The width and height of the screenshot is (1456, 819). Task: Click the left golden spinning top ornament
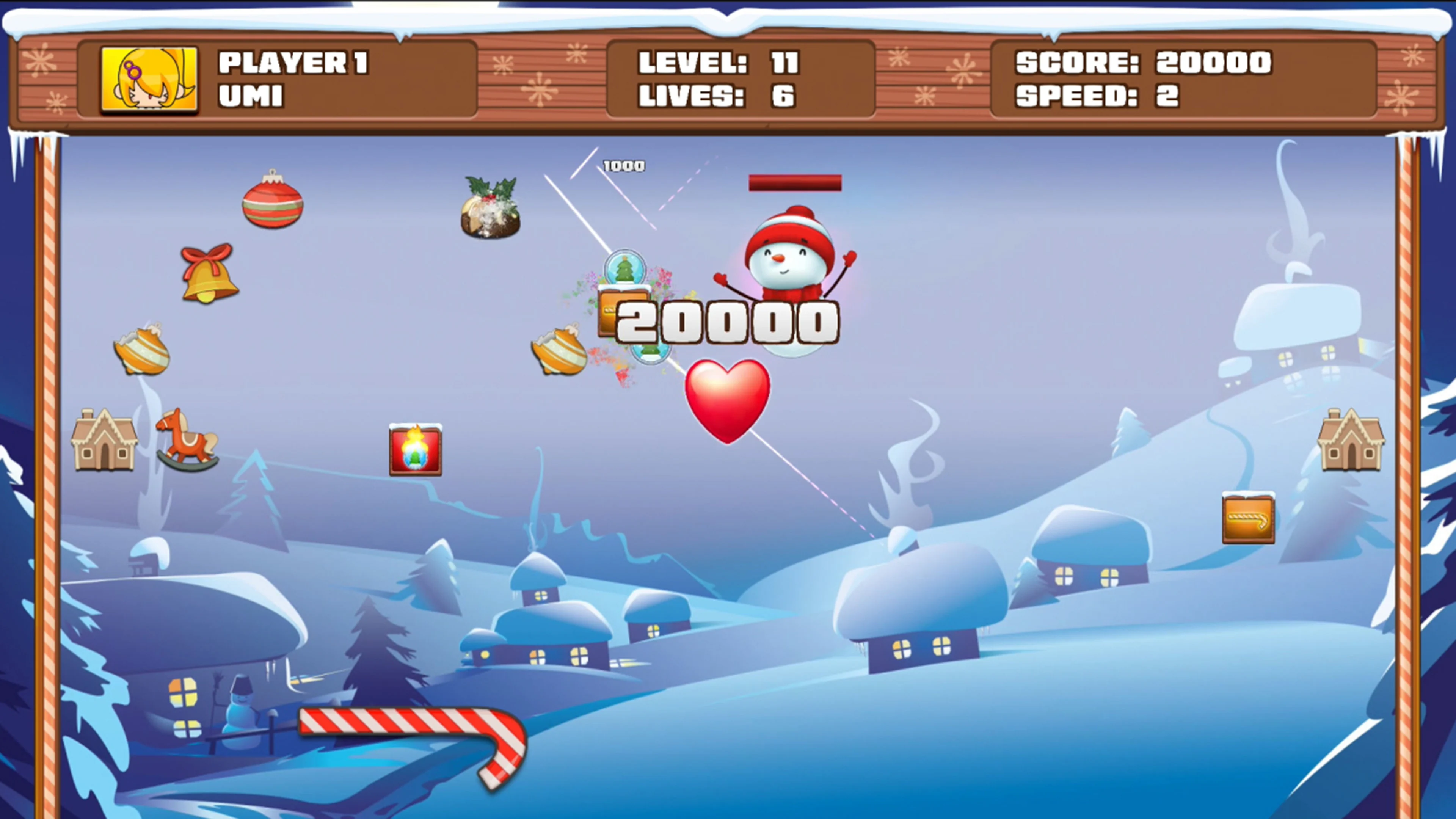[x=141, y=353]
